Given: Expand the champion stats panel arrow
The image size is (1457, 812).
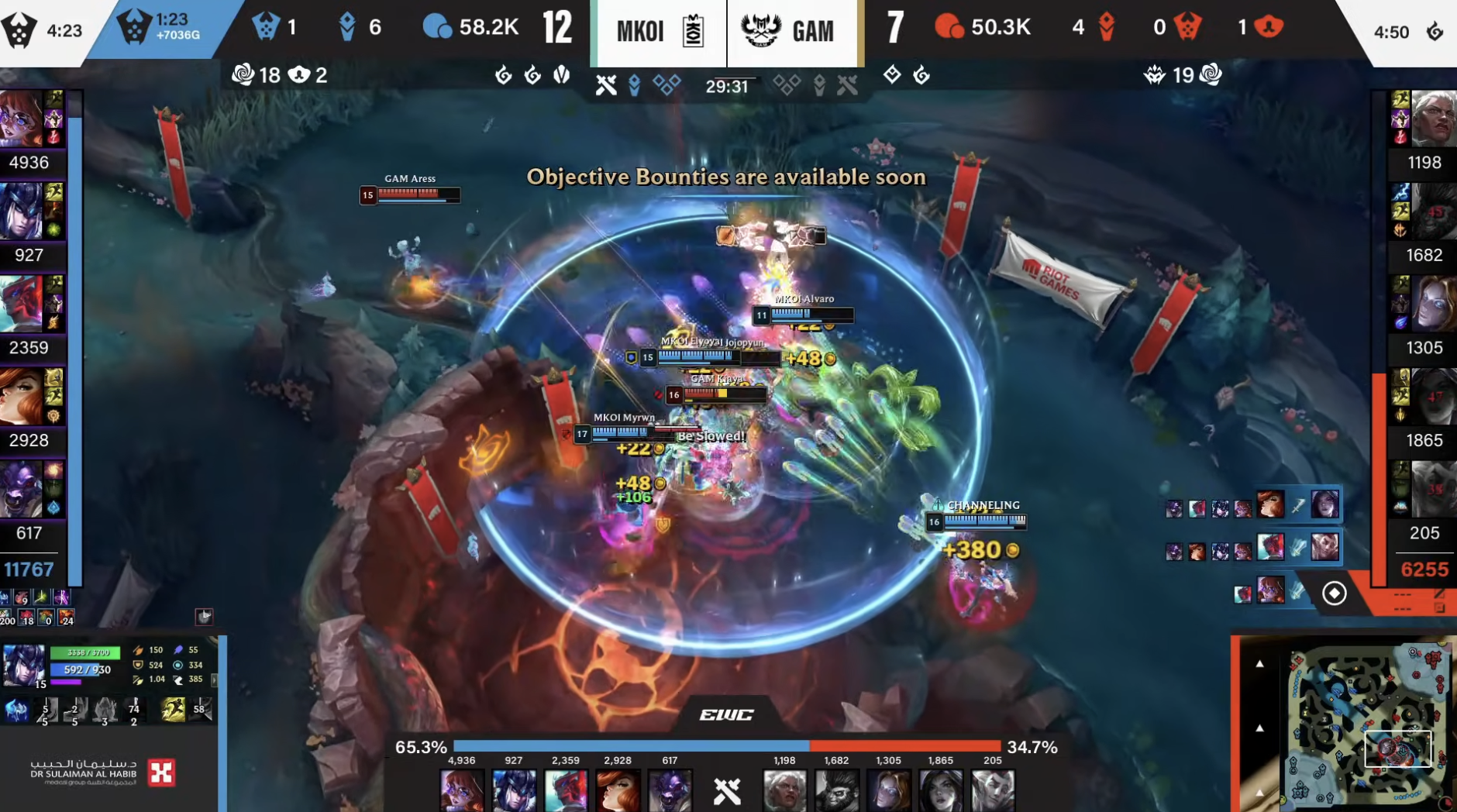Looking at the screenshot, I should click(x=215, y=680).
